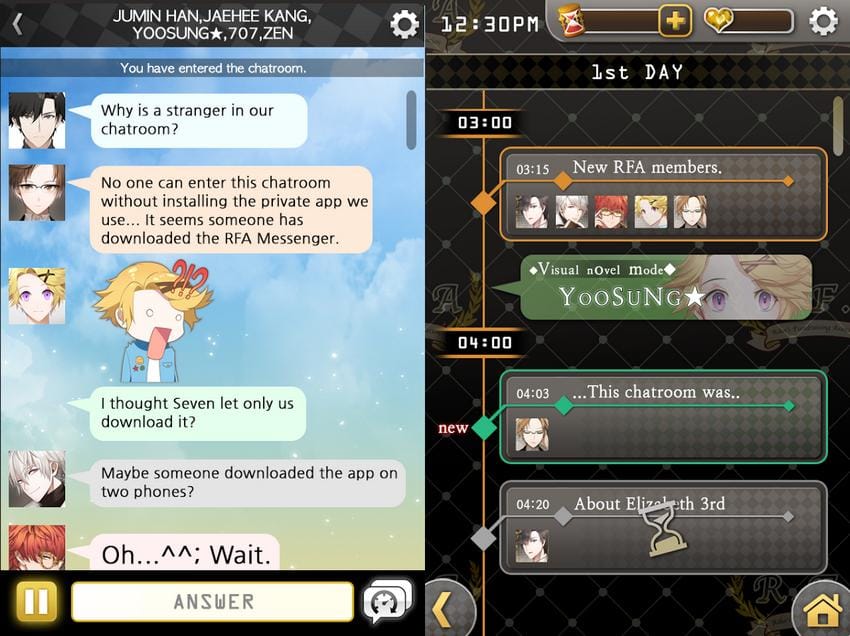The width and height of the screenshot is (850, 636).
Task: Toggle chat speed gauge icon
Action: [x=389, y=601]
